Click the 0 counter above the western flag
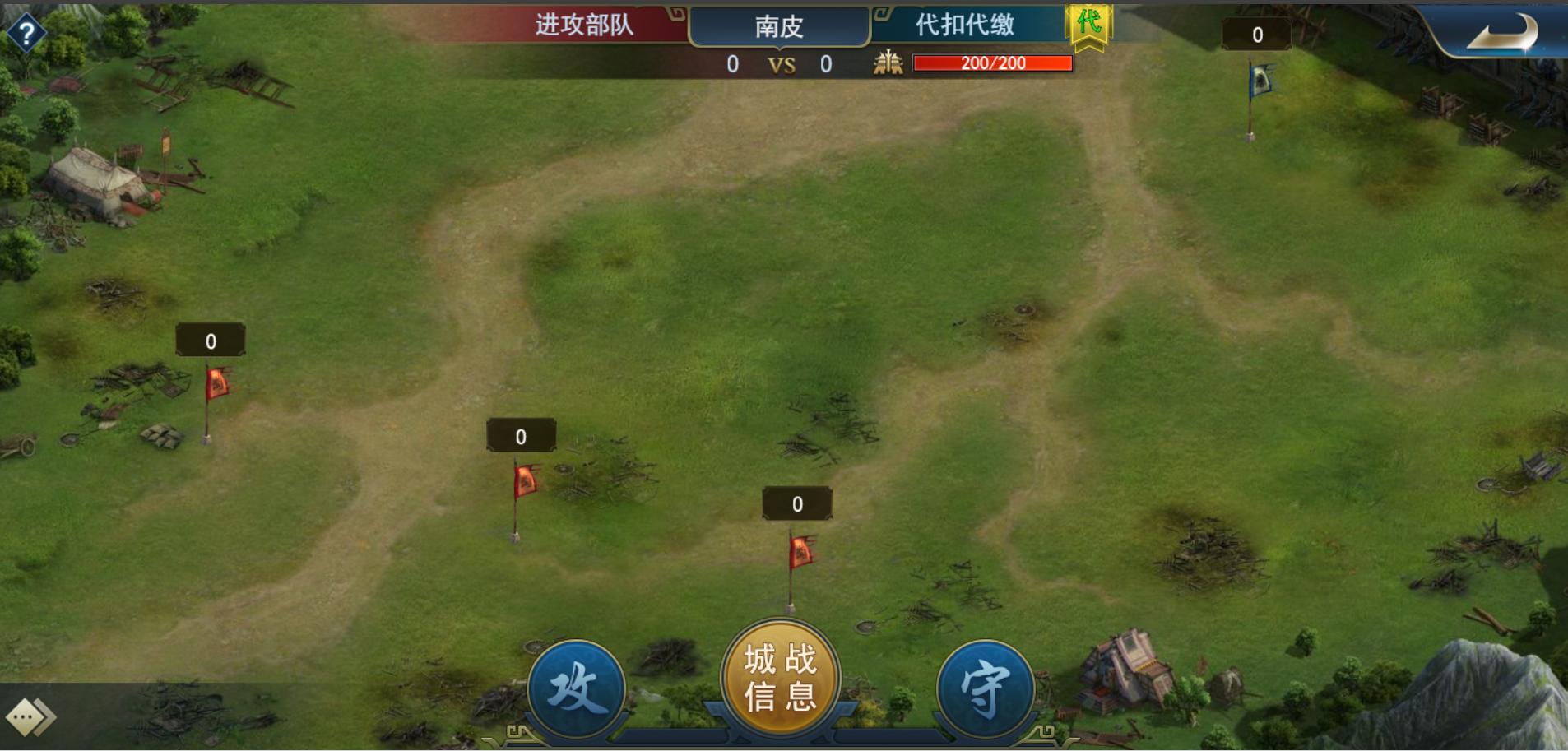 (210, 340)
